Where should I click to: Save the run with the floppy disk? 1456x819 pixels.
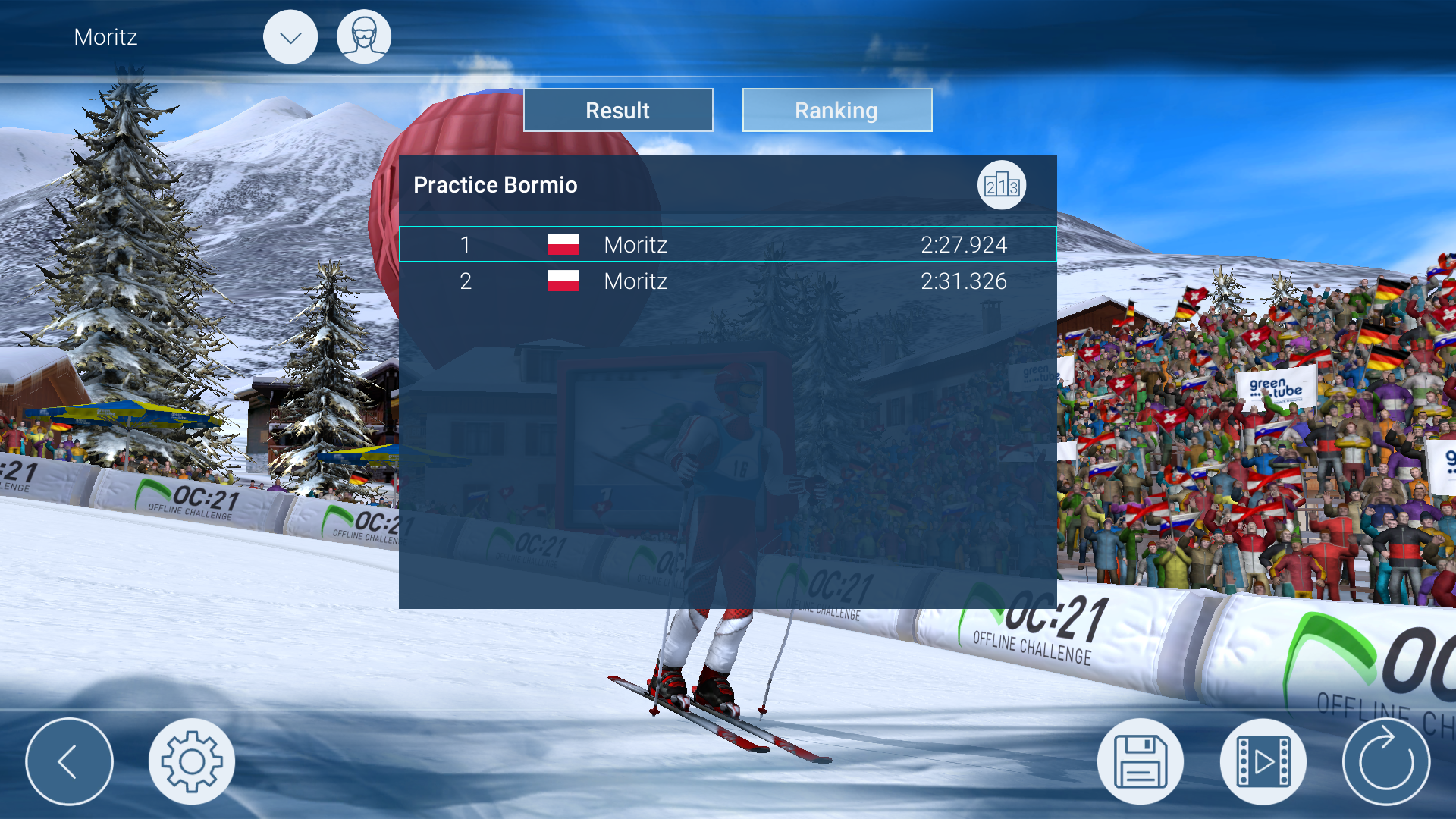point(1140,761)
